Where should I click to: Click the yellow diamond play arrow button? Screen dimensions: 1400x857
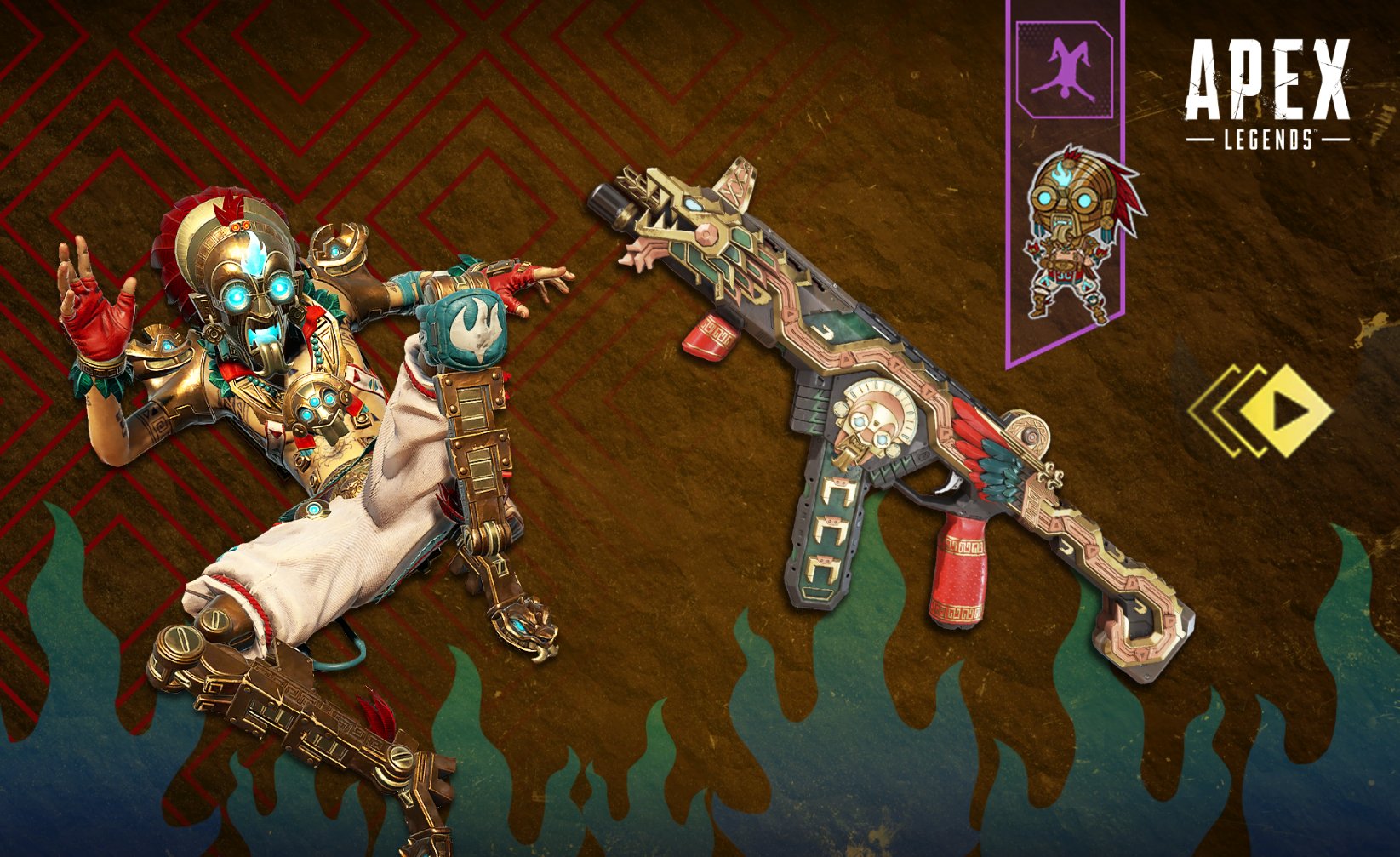point(1283,412)
